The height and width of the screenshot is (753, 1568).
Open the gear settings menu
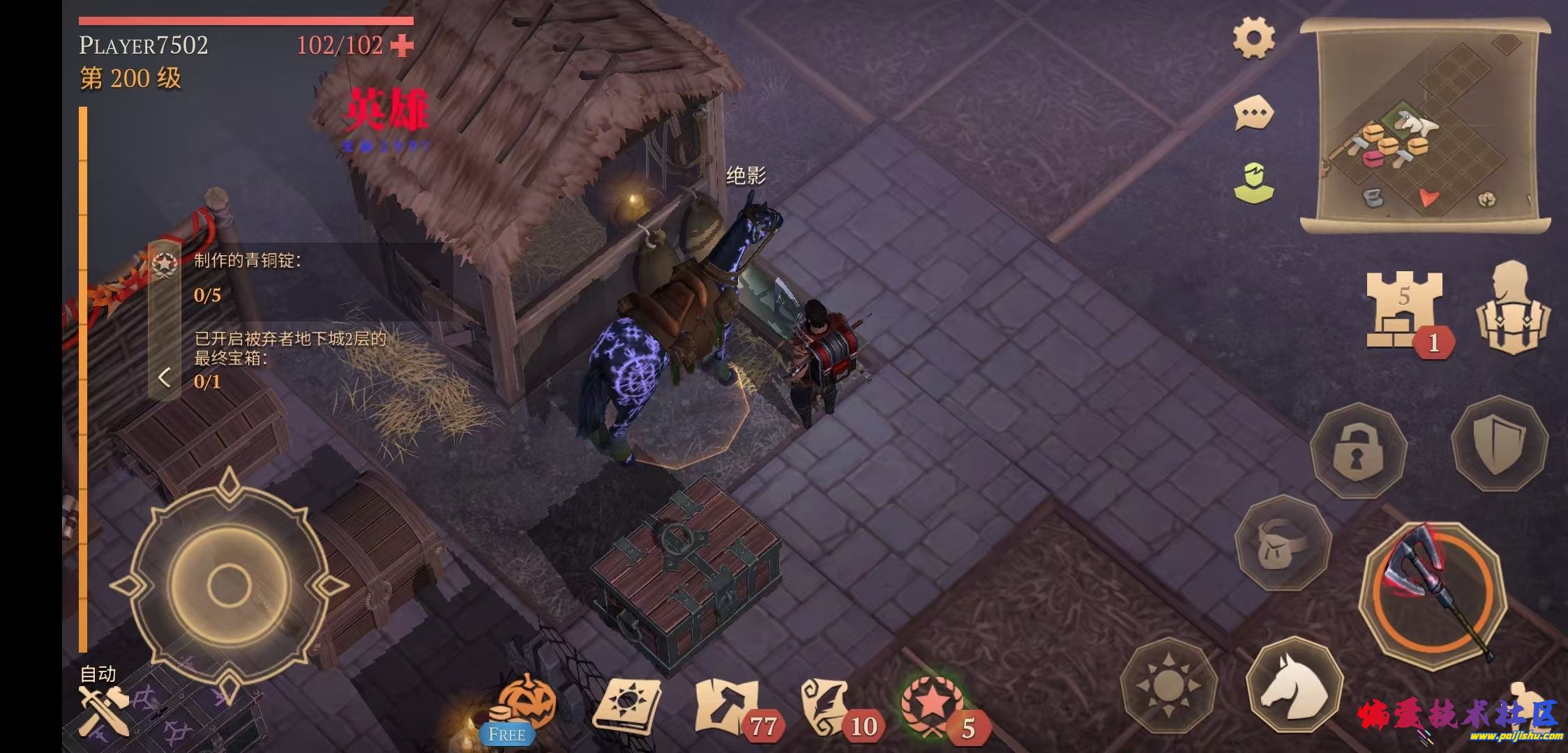click(1253, 39)
